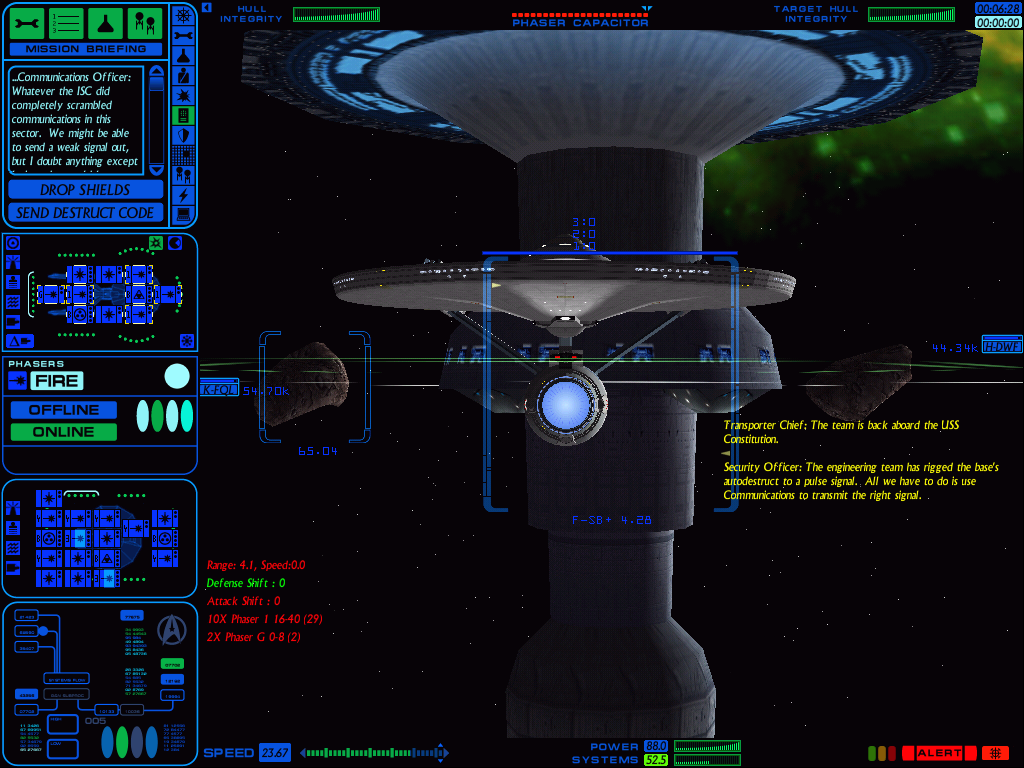Open the numbered list icon panel
Screen dimensions: 1024x768
[66, 21]
